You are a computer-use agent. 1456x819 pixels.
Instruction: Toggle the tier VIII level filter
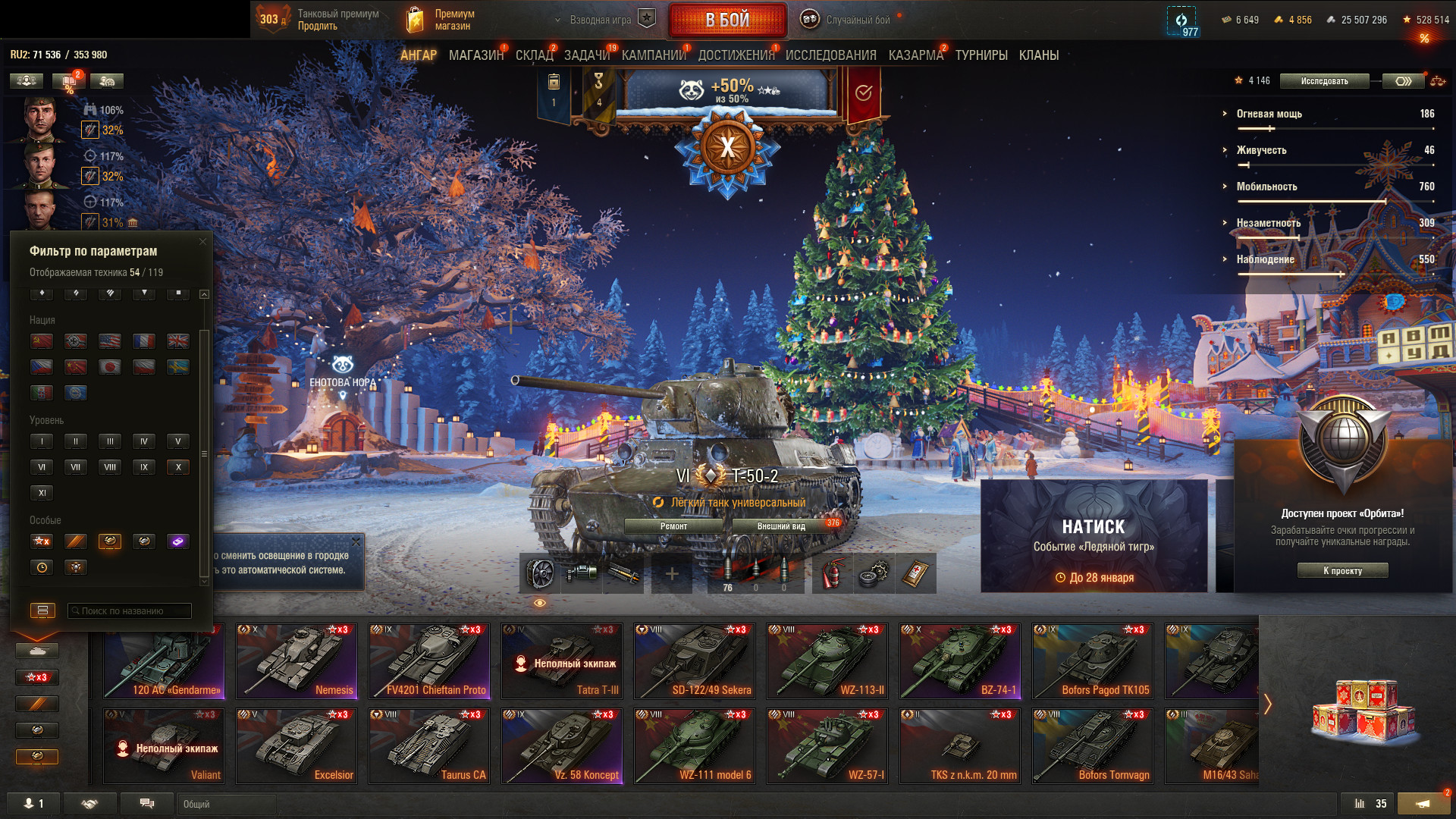tap(110, 467)
